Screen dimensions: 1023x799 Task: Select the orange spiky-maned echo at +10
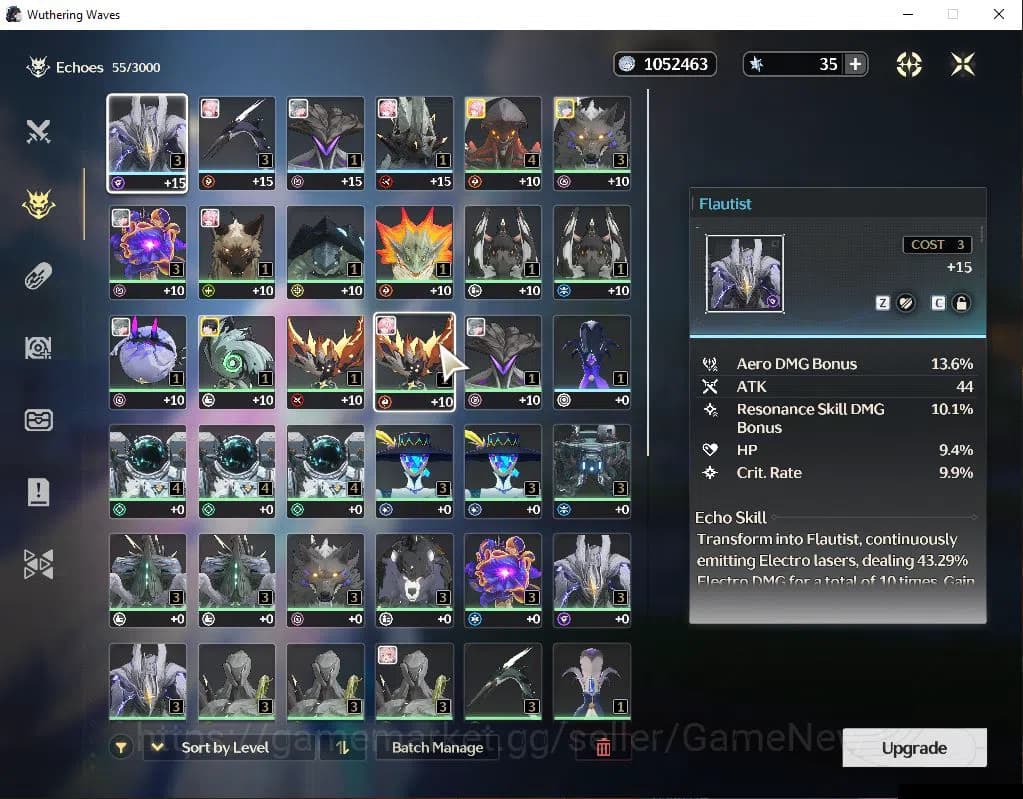tap(413, 252)
